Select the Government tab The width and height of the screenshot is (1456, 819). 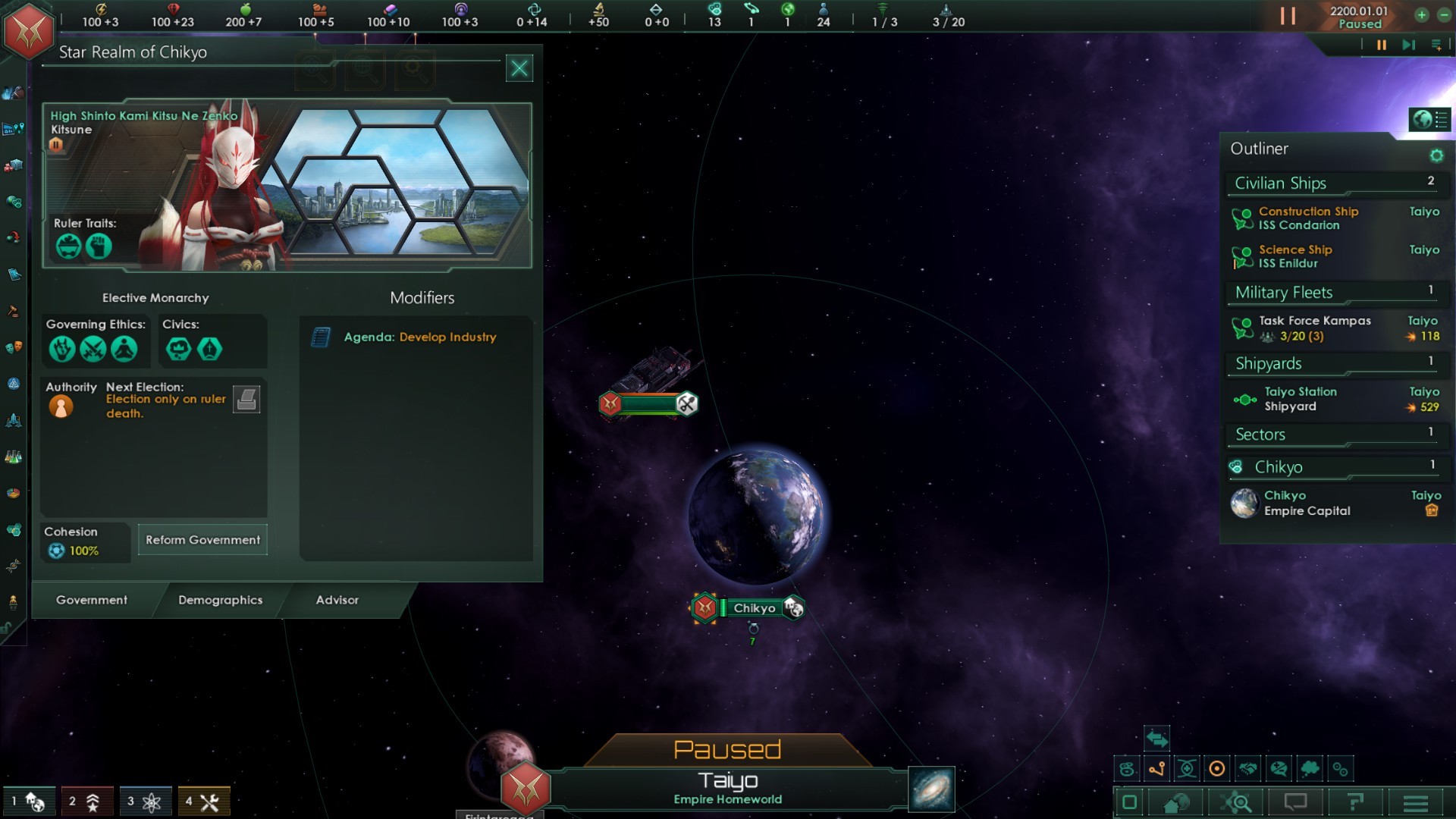[92, 600]
